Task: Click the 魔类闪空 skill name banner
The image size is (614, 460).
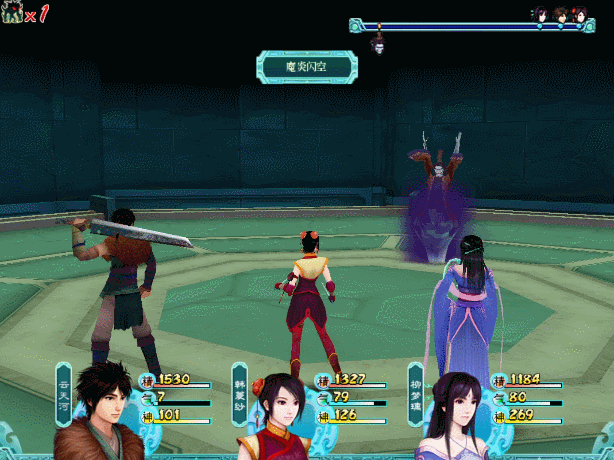Action: [x=306, y=67]
